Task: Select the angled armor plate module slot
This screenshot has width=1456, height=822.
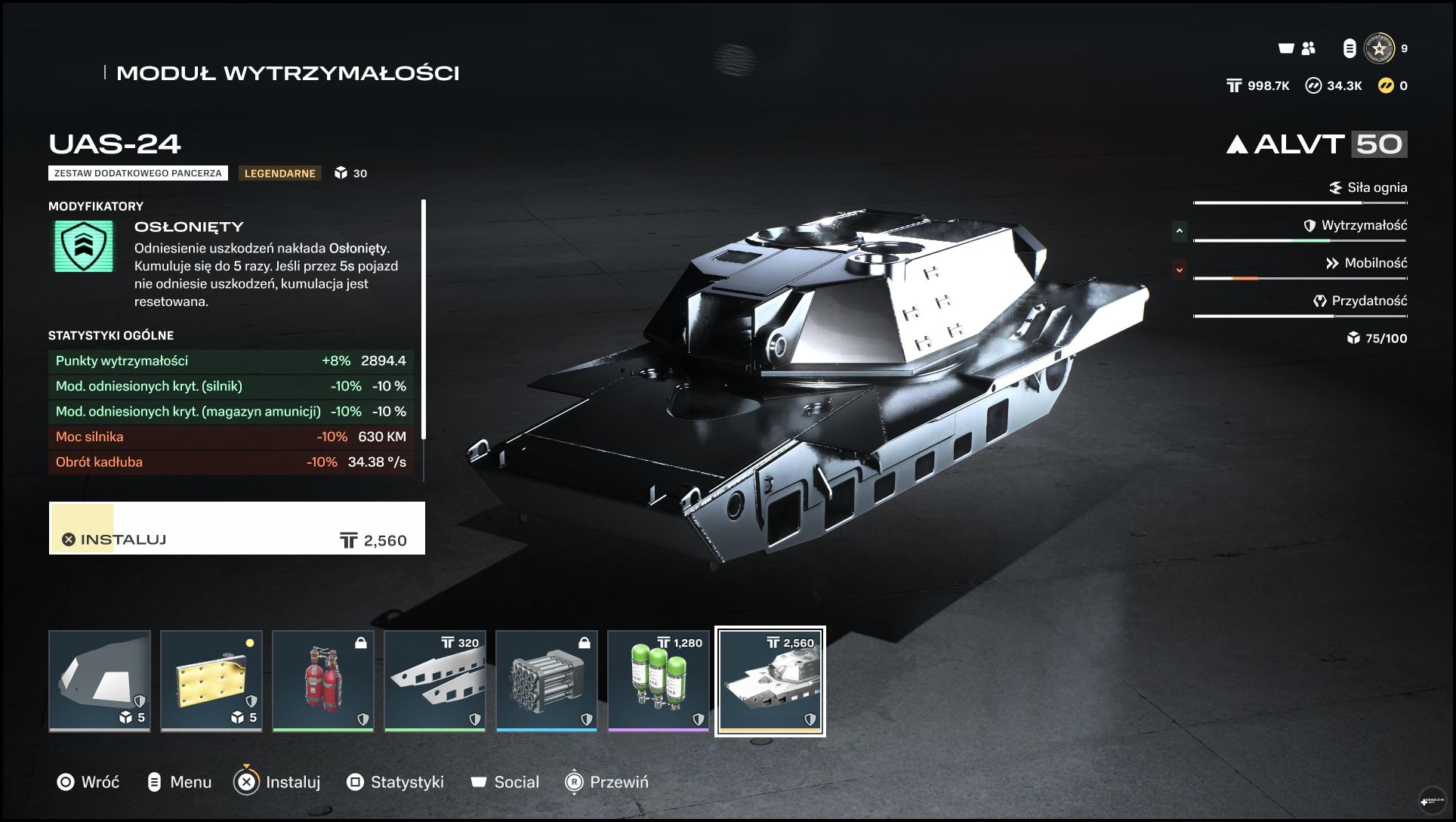Action: [x=100, y=681]
